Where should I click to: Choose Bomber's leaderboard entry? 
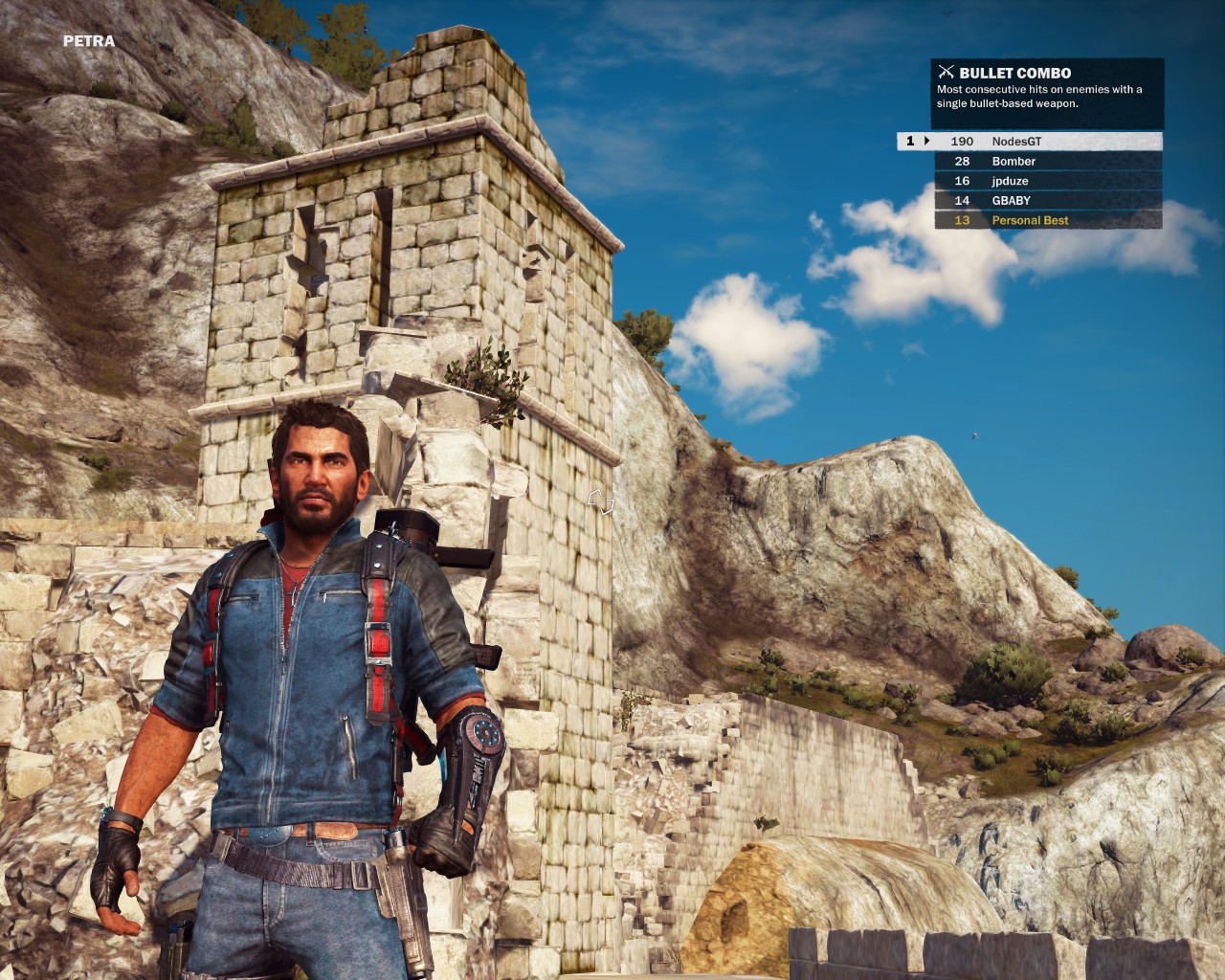pos(1048,161)
